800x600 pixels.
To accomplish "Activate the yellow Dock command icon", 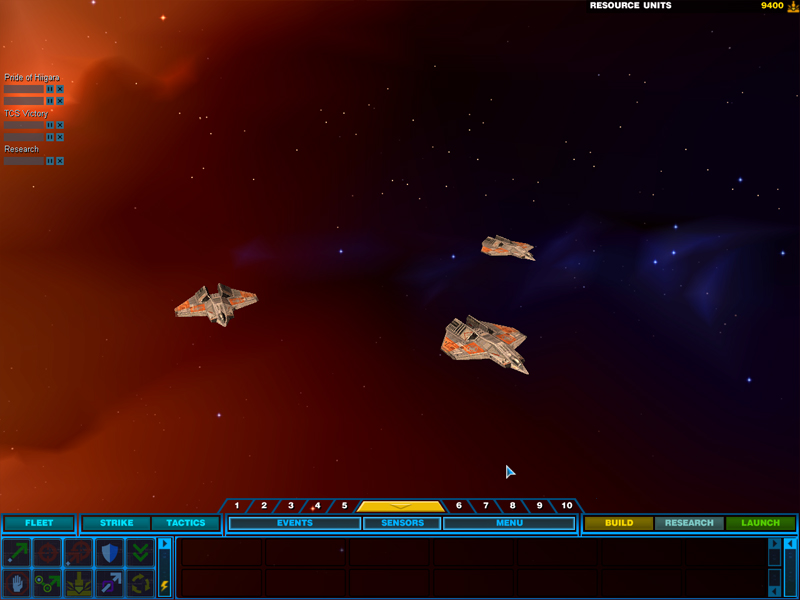I will (78, 582).
